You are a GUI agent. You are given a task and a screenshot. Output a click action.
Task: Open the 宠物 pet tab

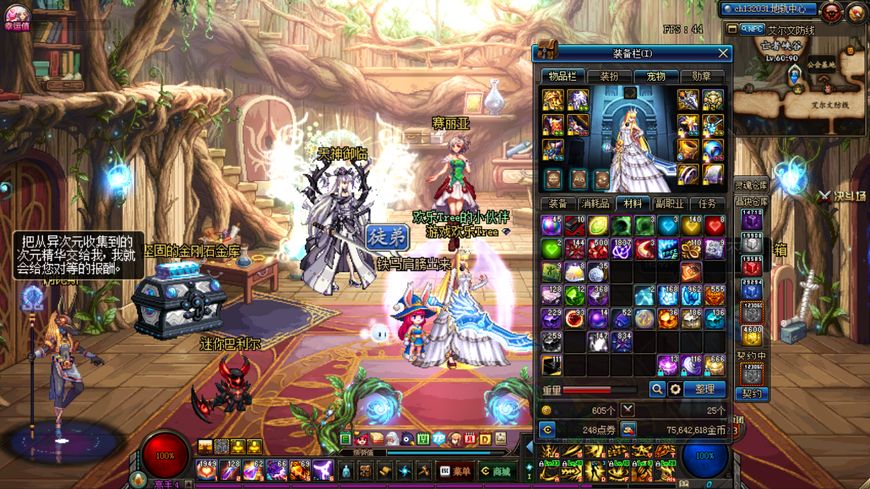pyautogui.click(x=656, y=76)
